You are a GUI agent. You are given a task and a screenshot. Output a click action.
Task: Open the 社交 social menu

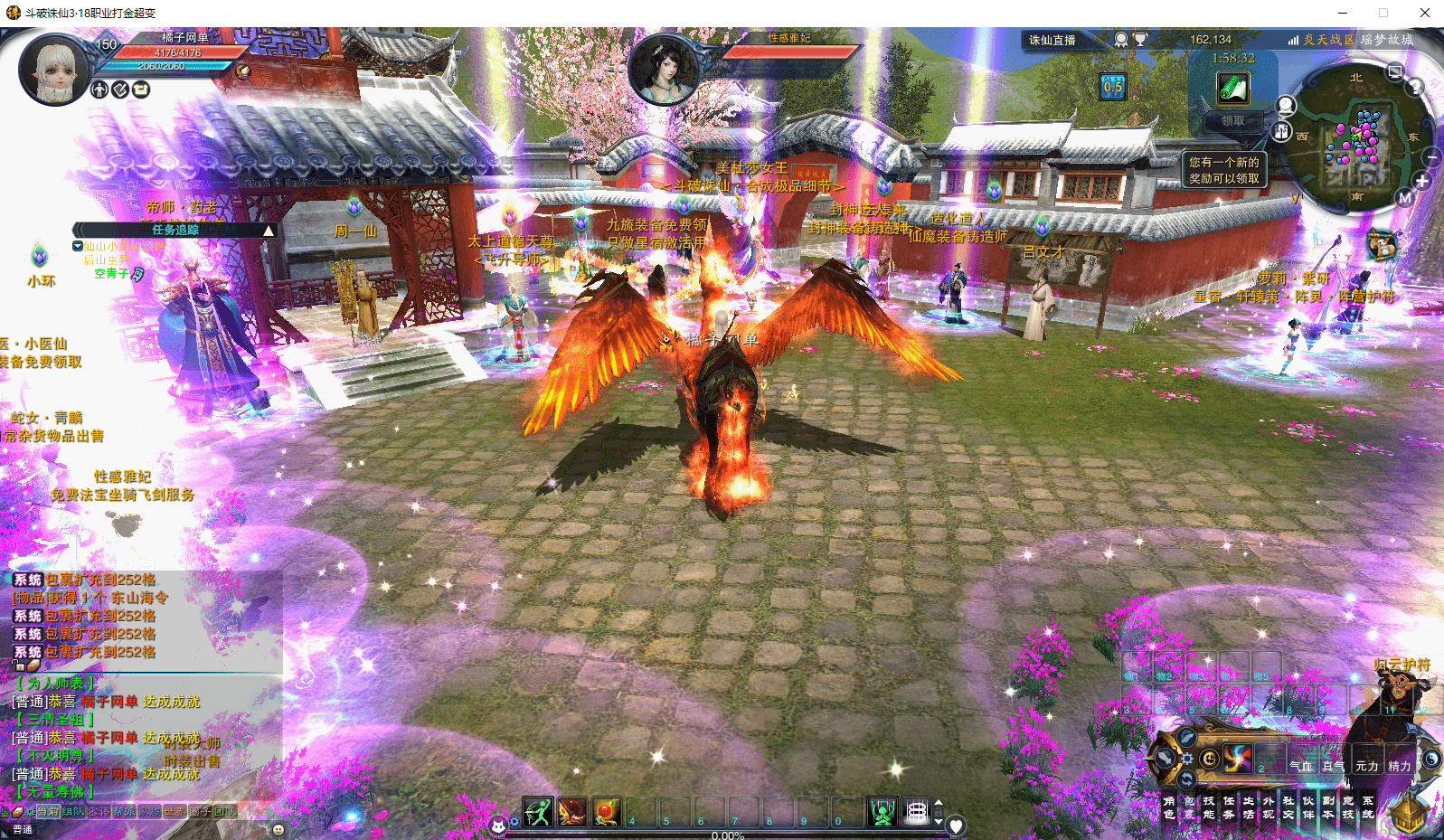point(1288,807)
